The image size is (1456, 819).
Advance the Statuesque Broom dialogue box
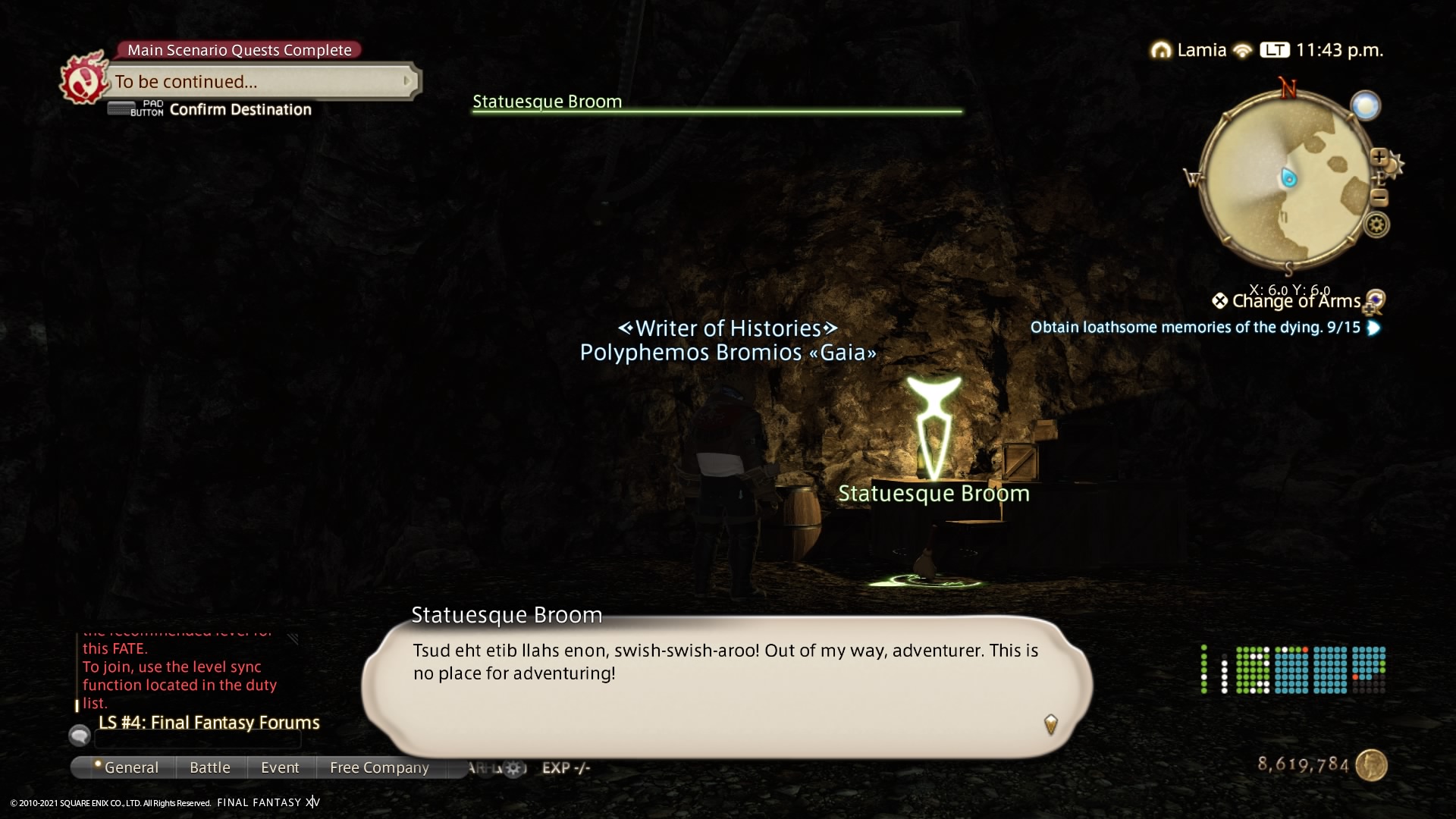click(x=1050, y=724)
